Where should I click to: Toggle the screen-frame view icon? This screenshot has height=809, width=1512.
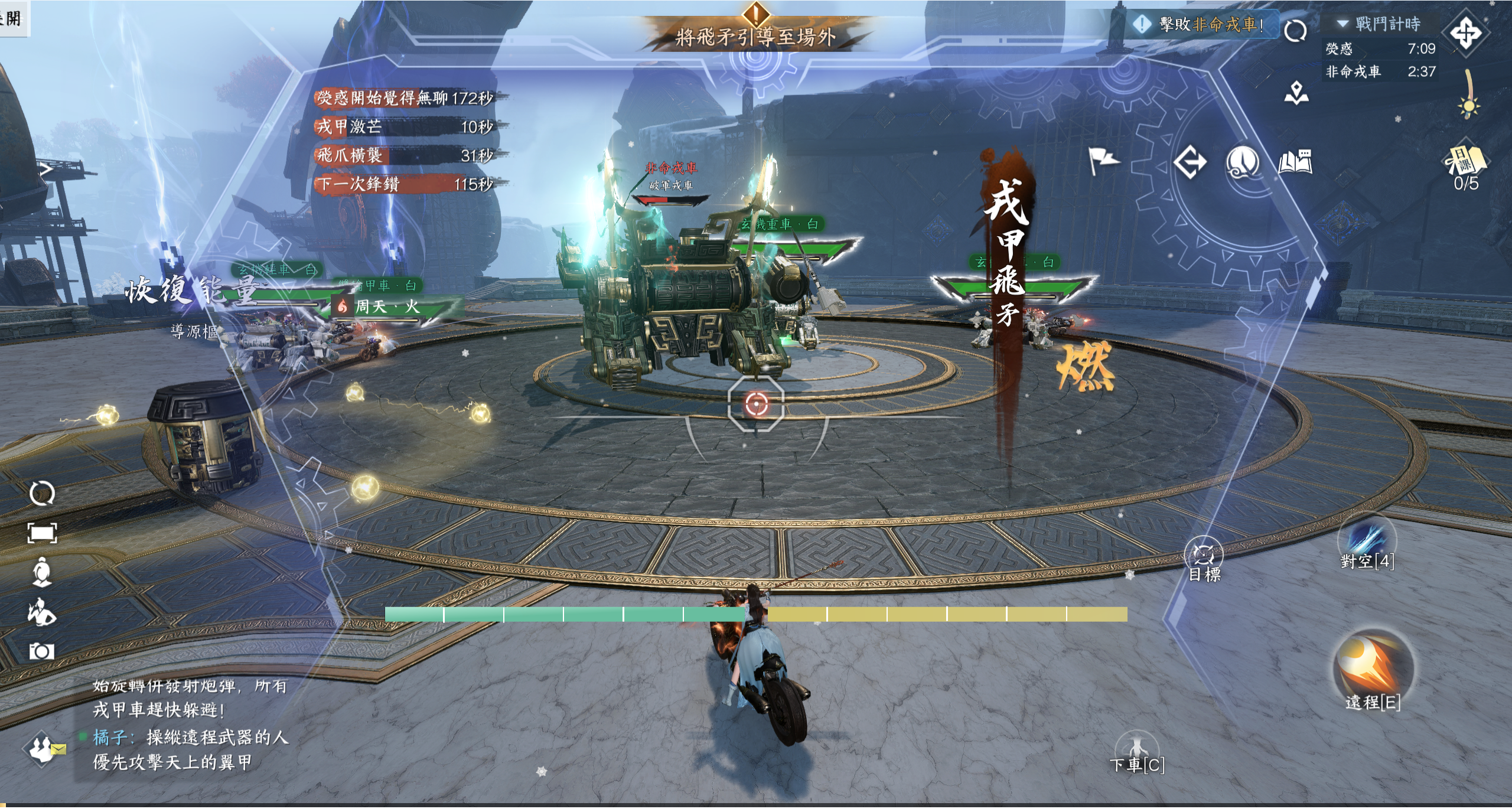point(42,533)
